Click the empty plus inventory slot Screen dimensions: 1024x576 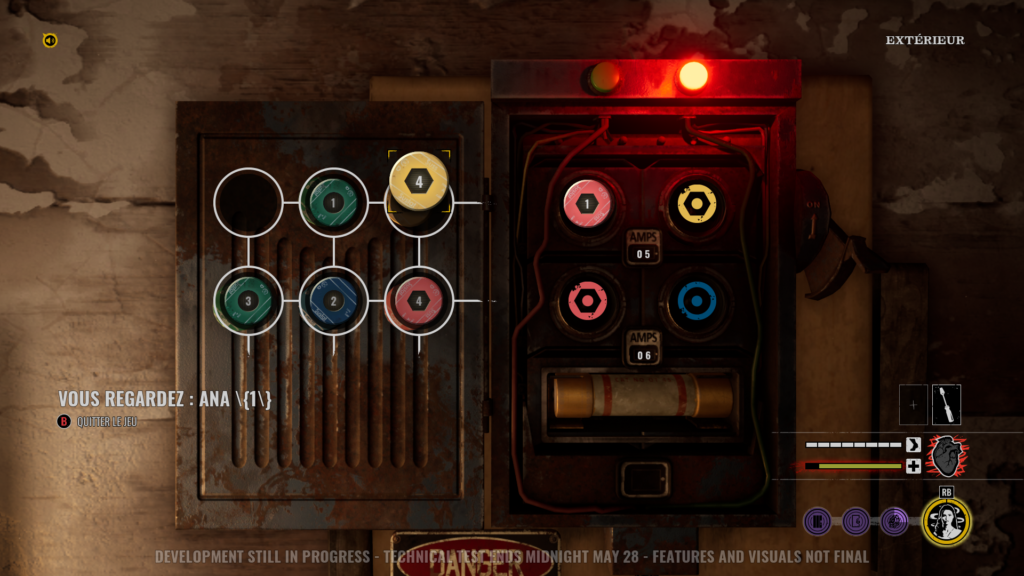tap(913, 404)
